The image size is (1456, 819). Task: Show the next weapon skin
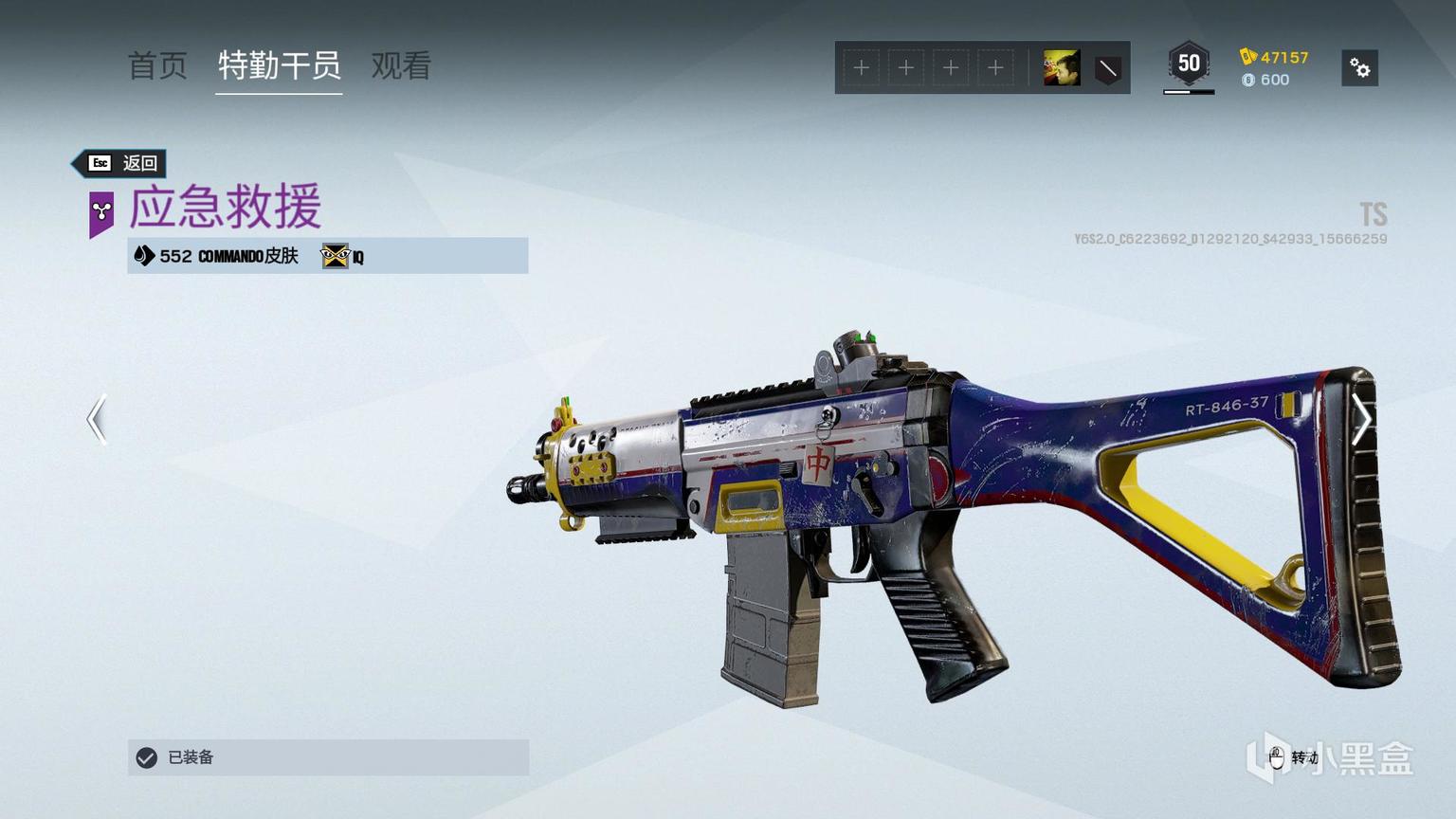(1361, 419)
